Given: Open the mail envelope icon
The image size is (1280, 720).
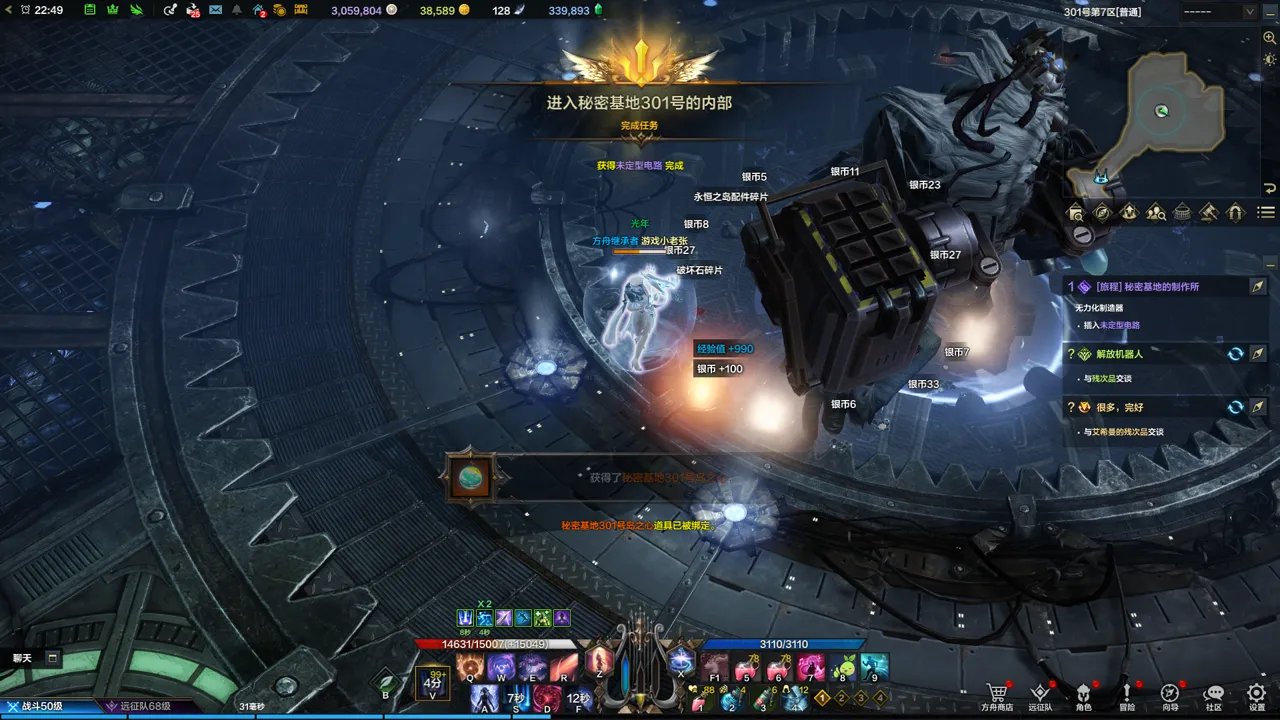Looking at the screenshot, I should click(x=215, y=10).
